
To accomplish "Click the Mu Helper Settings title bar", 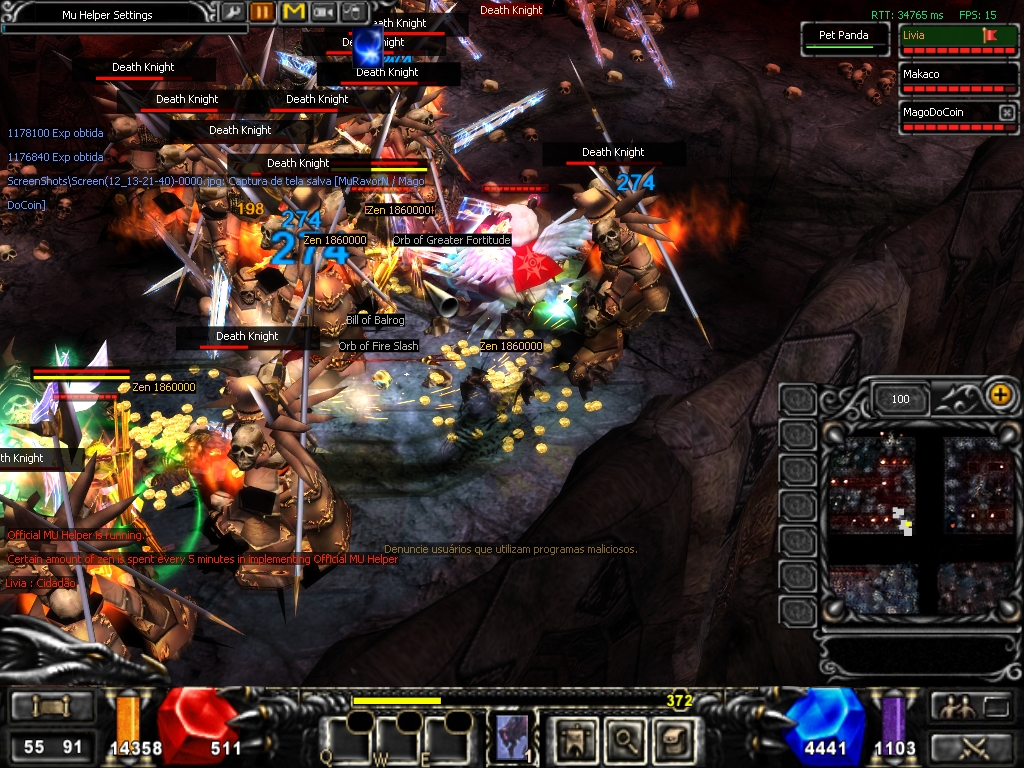I will click(x=107, y=15).
